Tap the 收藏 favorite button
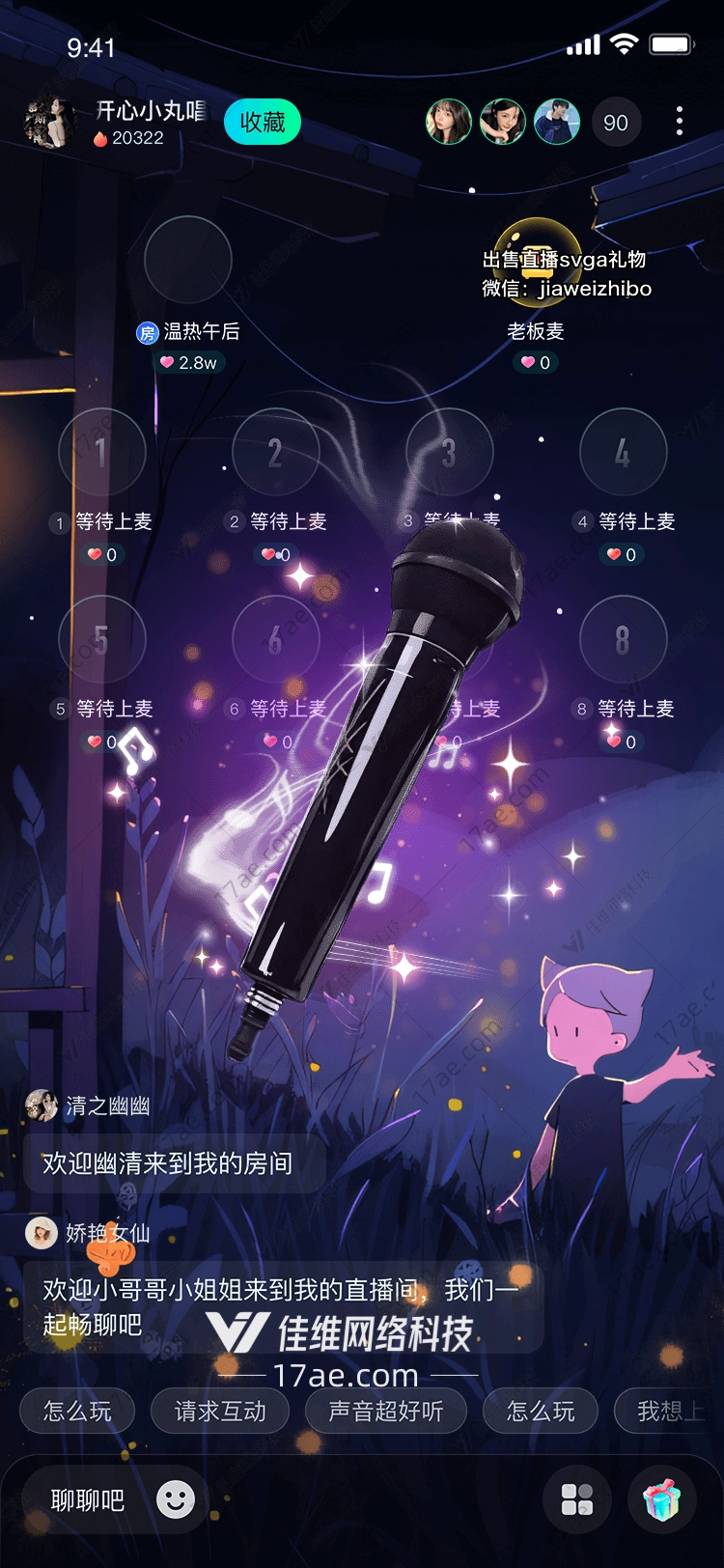This screenshot has width=724, height=1568. 263,123
